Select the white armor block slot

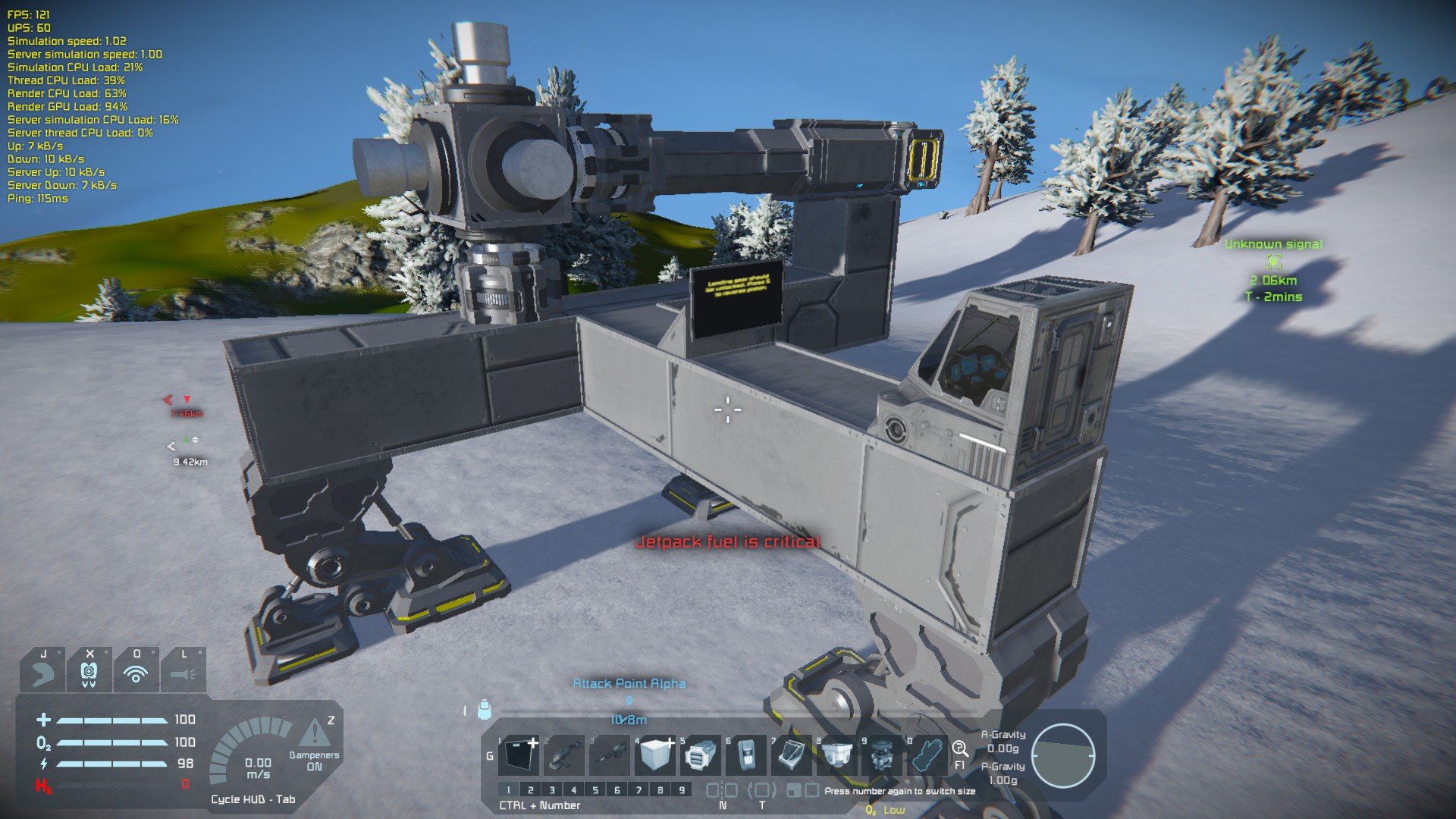click(655, 755)
